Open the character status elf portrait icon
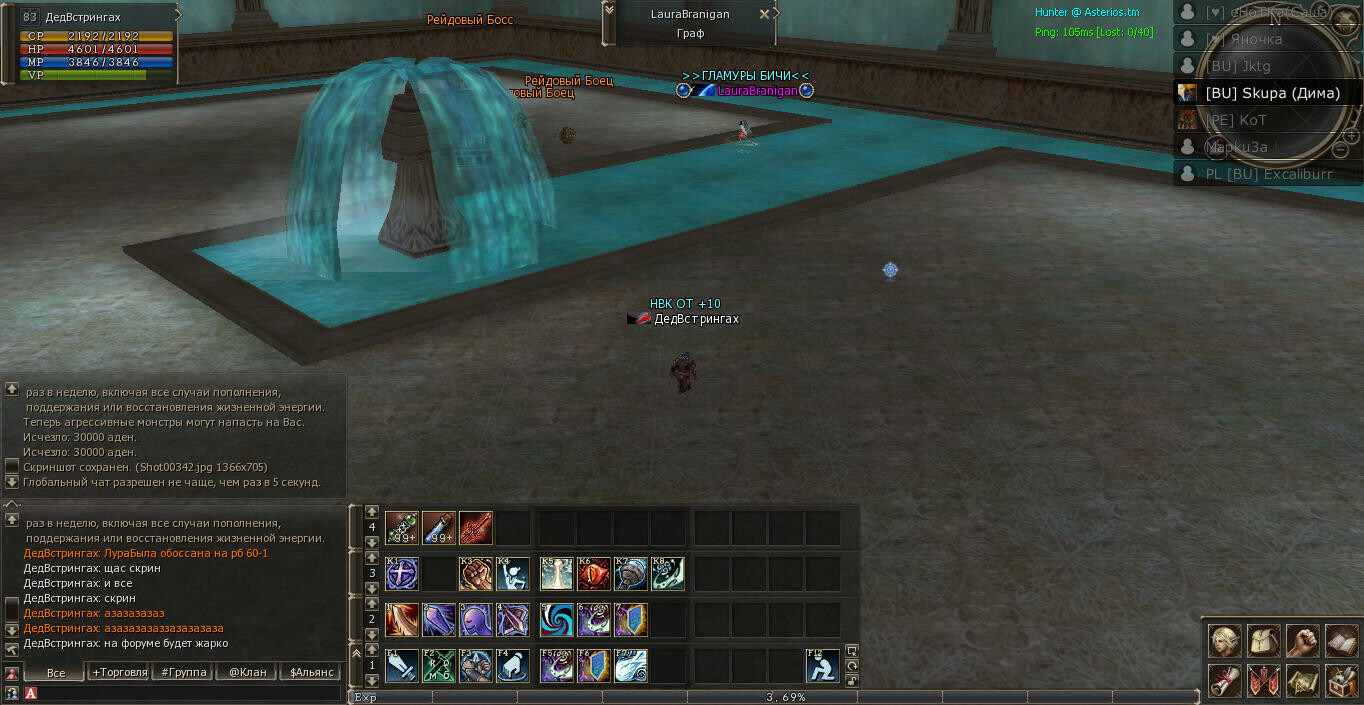Viewport: 1364px width, 705px height. pyautogui.click(x=1224, y=641)
